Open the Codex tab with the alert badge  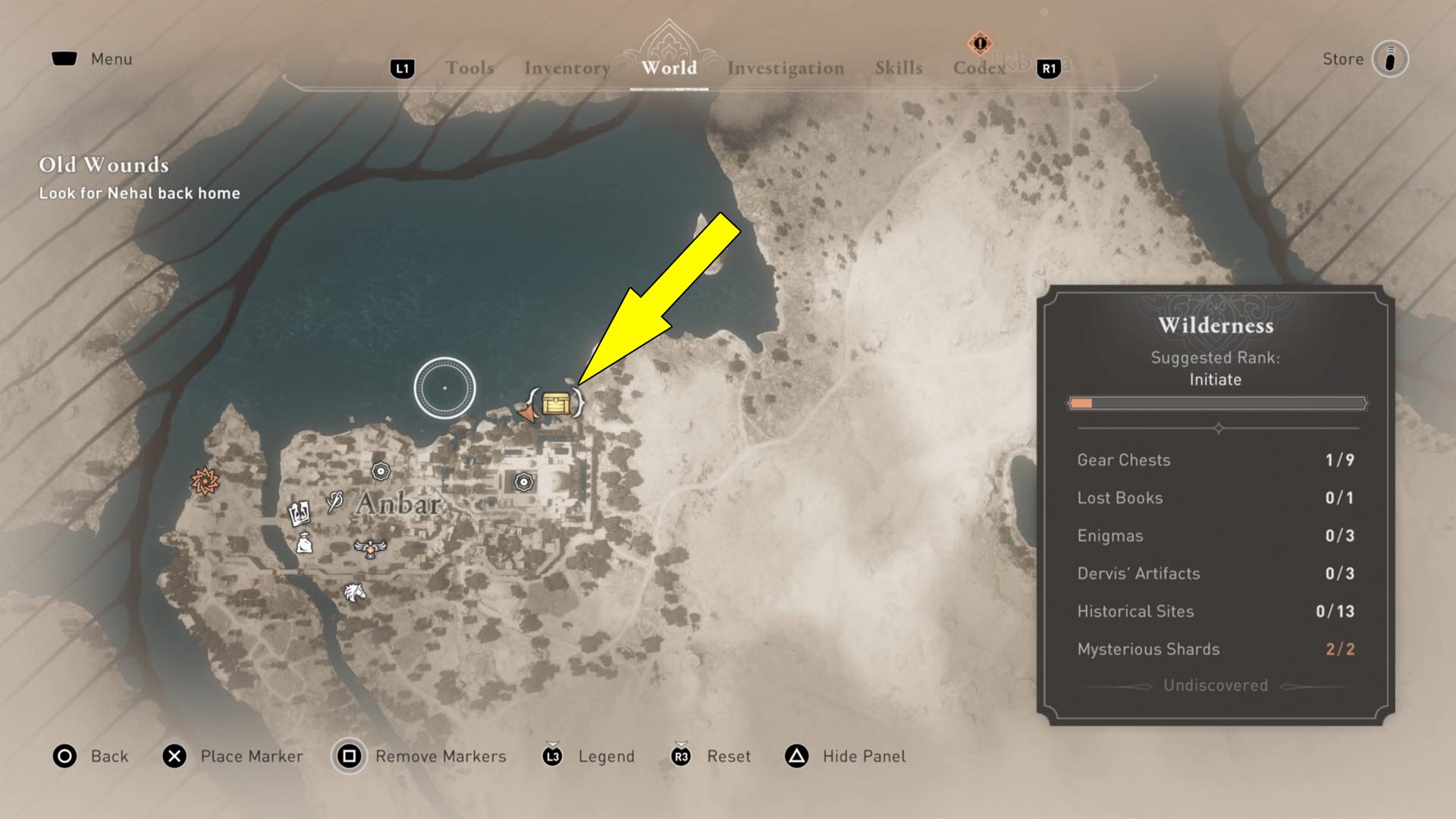point(979,67)
